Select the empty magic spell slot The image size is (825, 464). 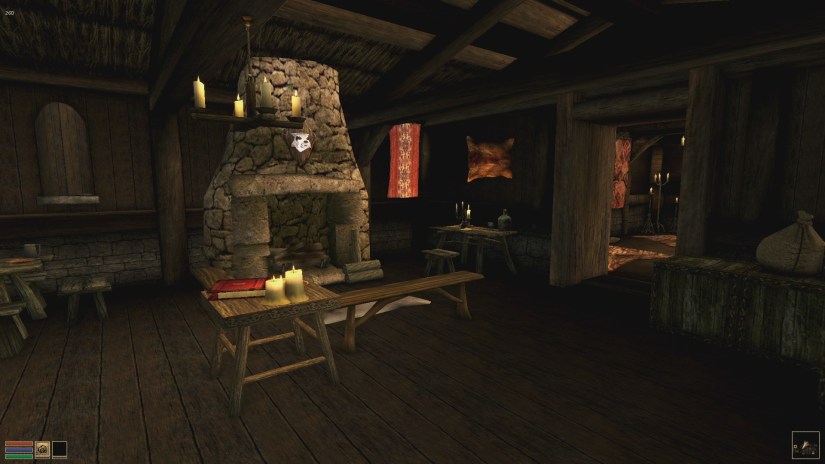59,449
